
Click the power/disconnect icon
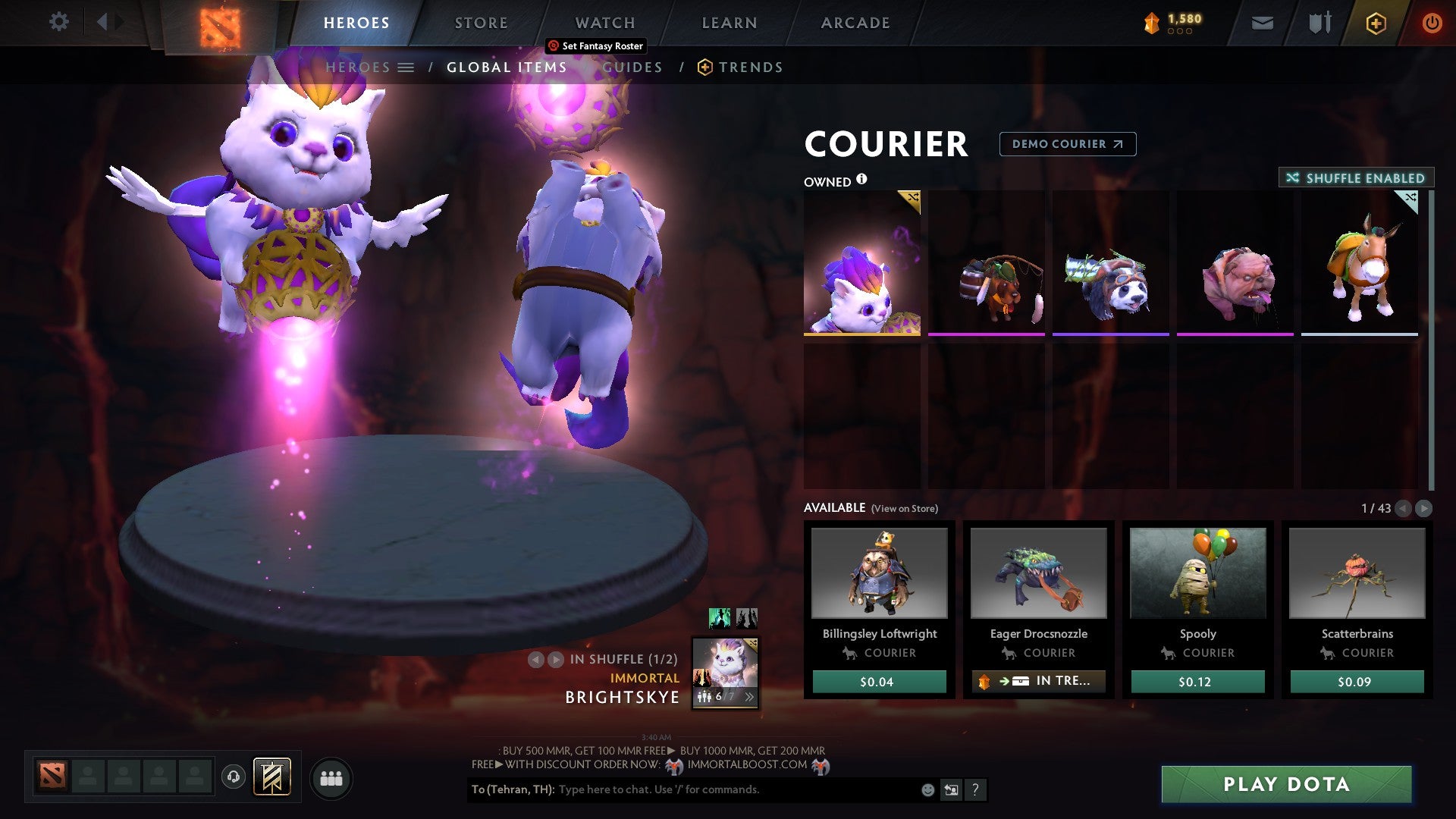point(1432,22)
